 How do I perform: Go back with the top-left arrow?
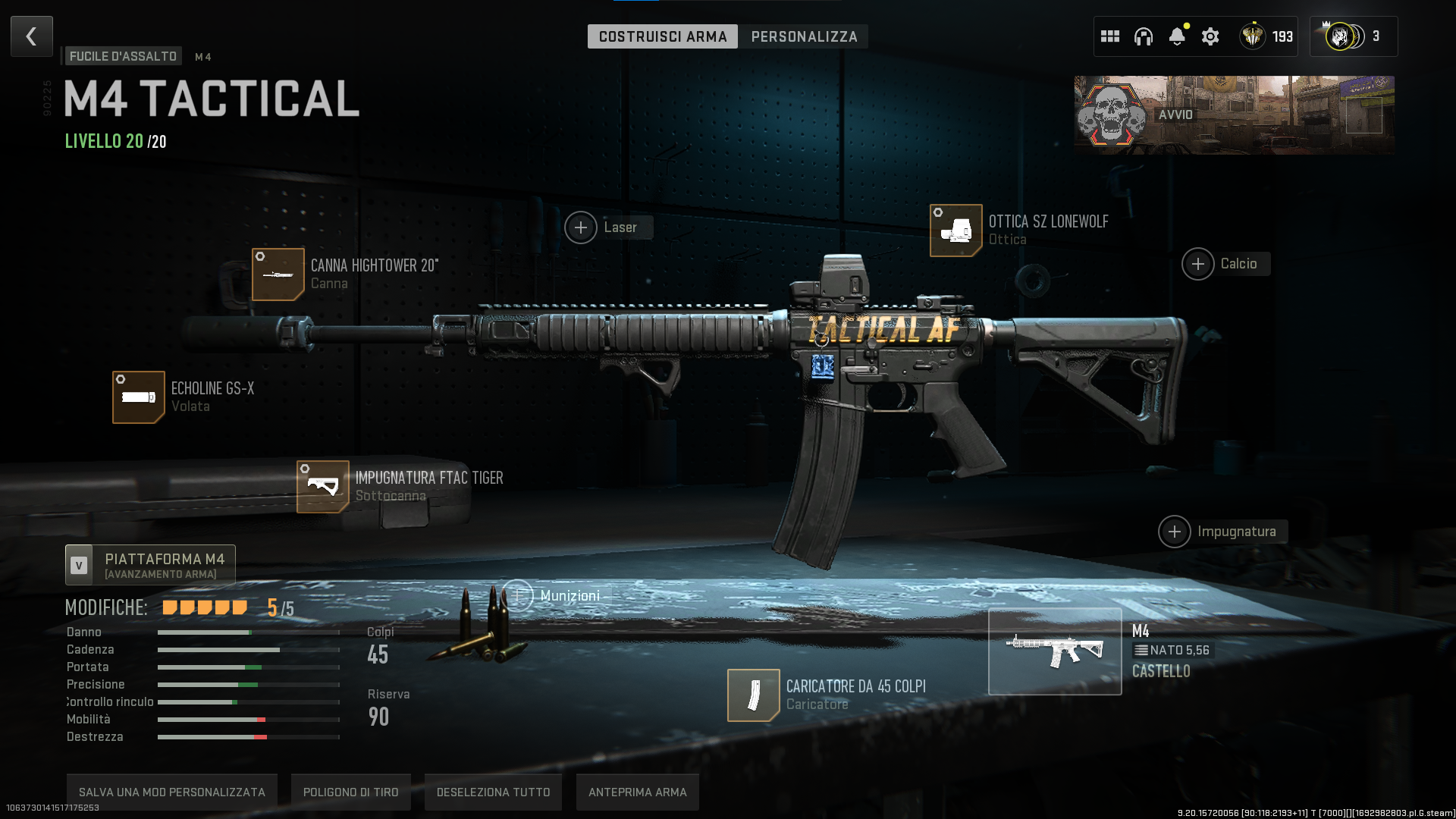point(32,36)
